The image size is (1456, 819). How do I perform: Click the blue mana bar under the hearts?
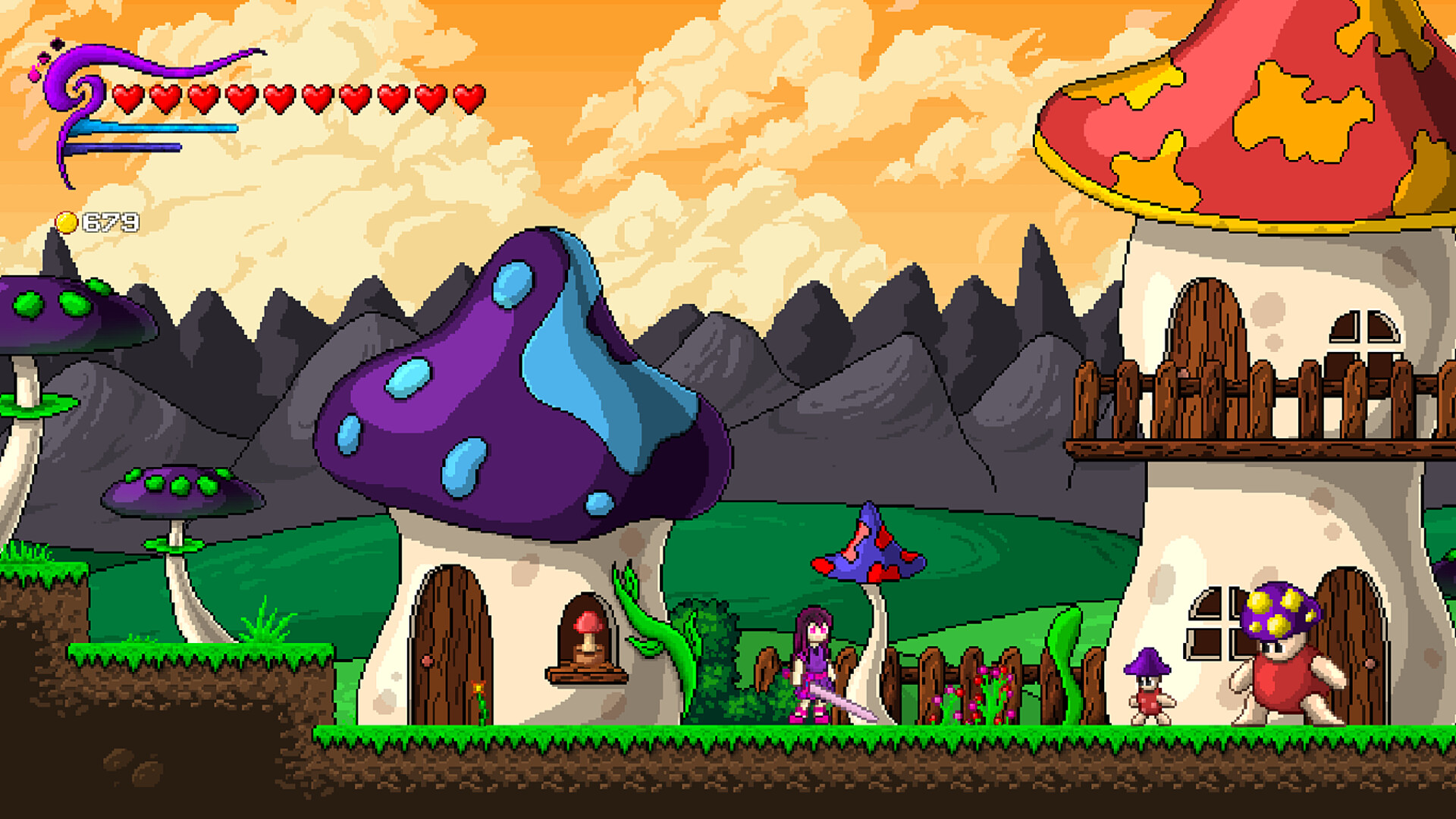point(152,127)
